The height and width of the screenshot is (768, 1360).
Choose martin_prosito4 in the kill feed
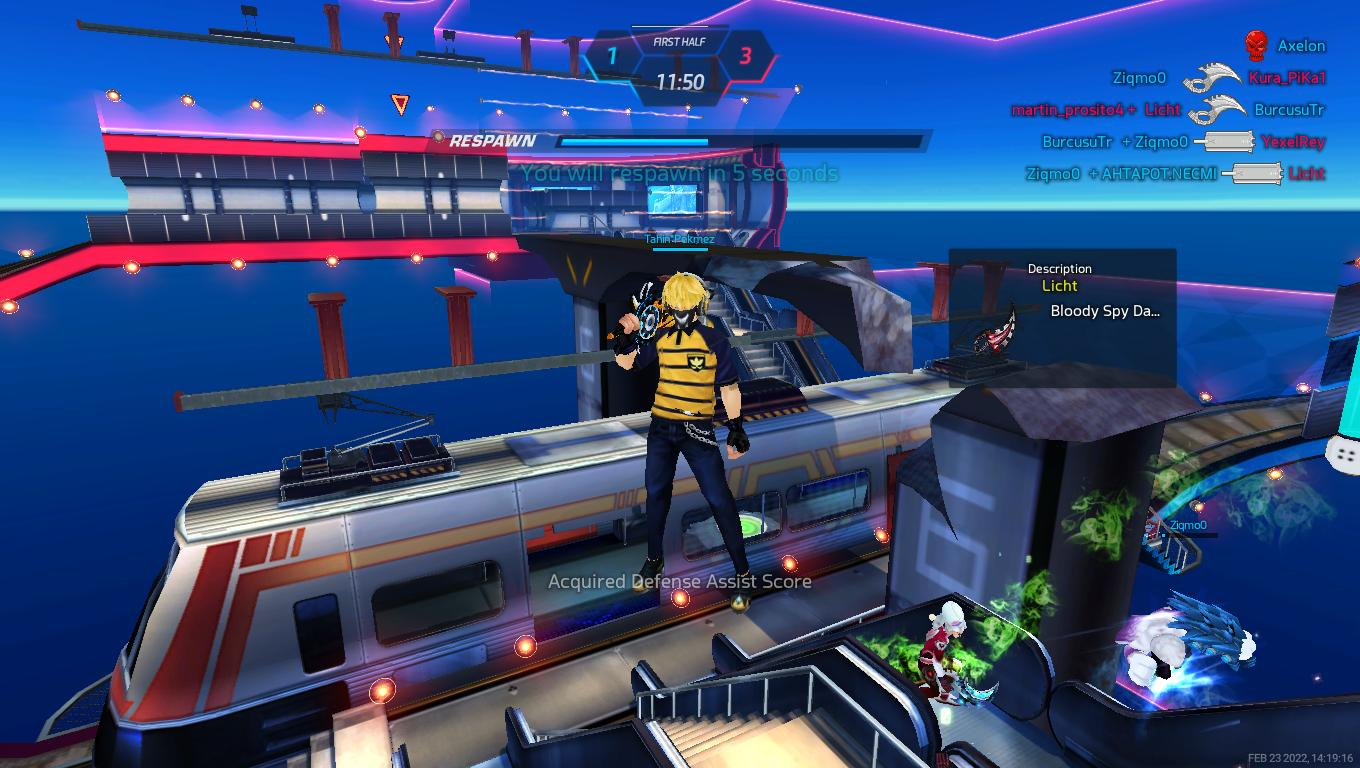point(1067,110)
